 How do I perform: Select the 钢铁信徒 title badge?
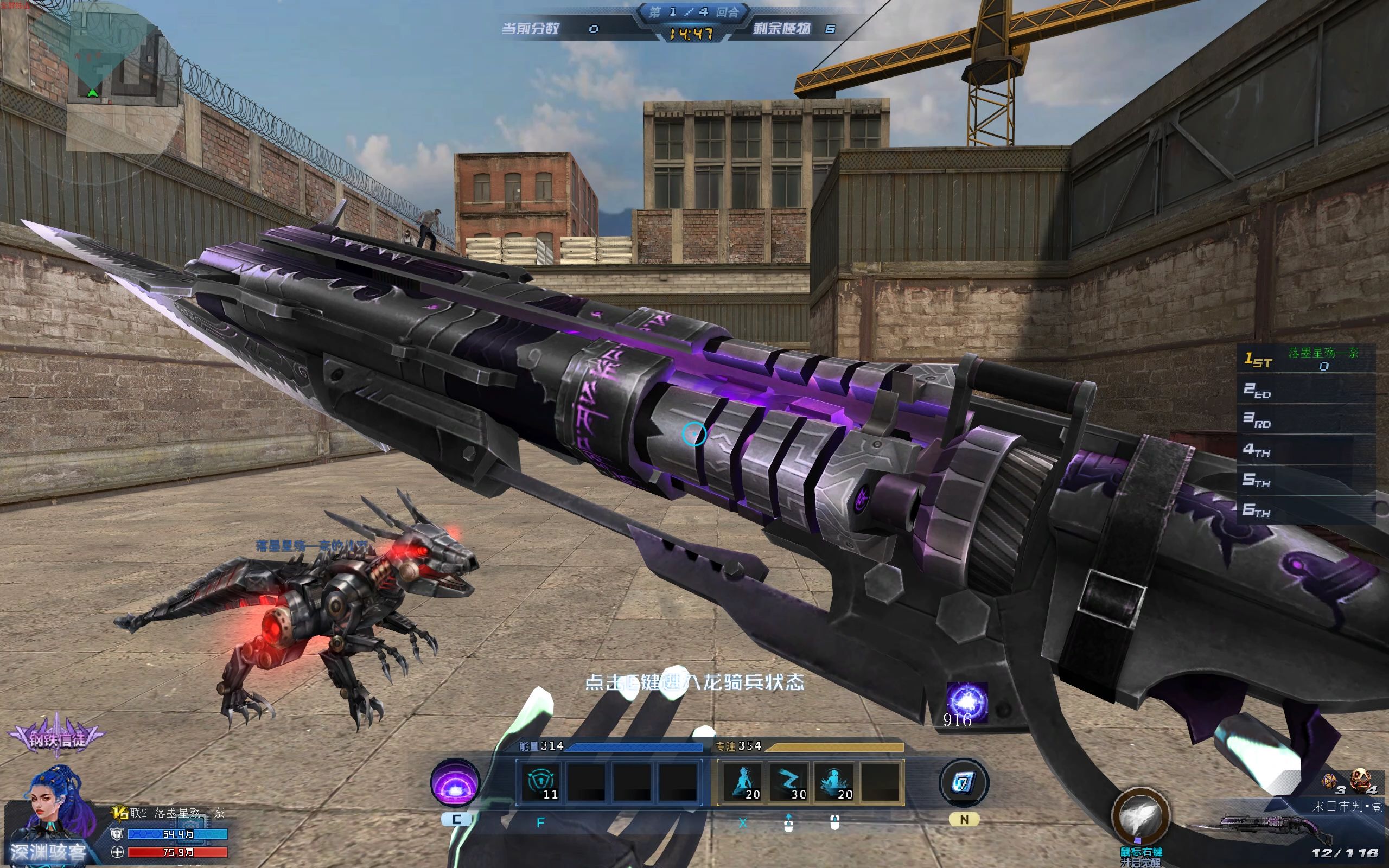57,738
